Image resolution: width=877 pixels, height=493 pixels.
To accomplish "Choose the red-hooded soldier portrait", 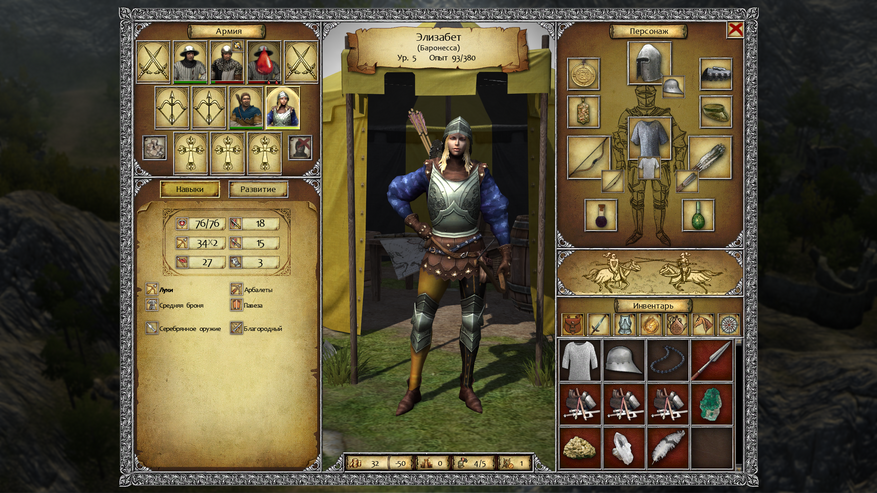I will pyautogui.click(x=264, y=62).
